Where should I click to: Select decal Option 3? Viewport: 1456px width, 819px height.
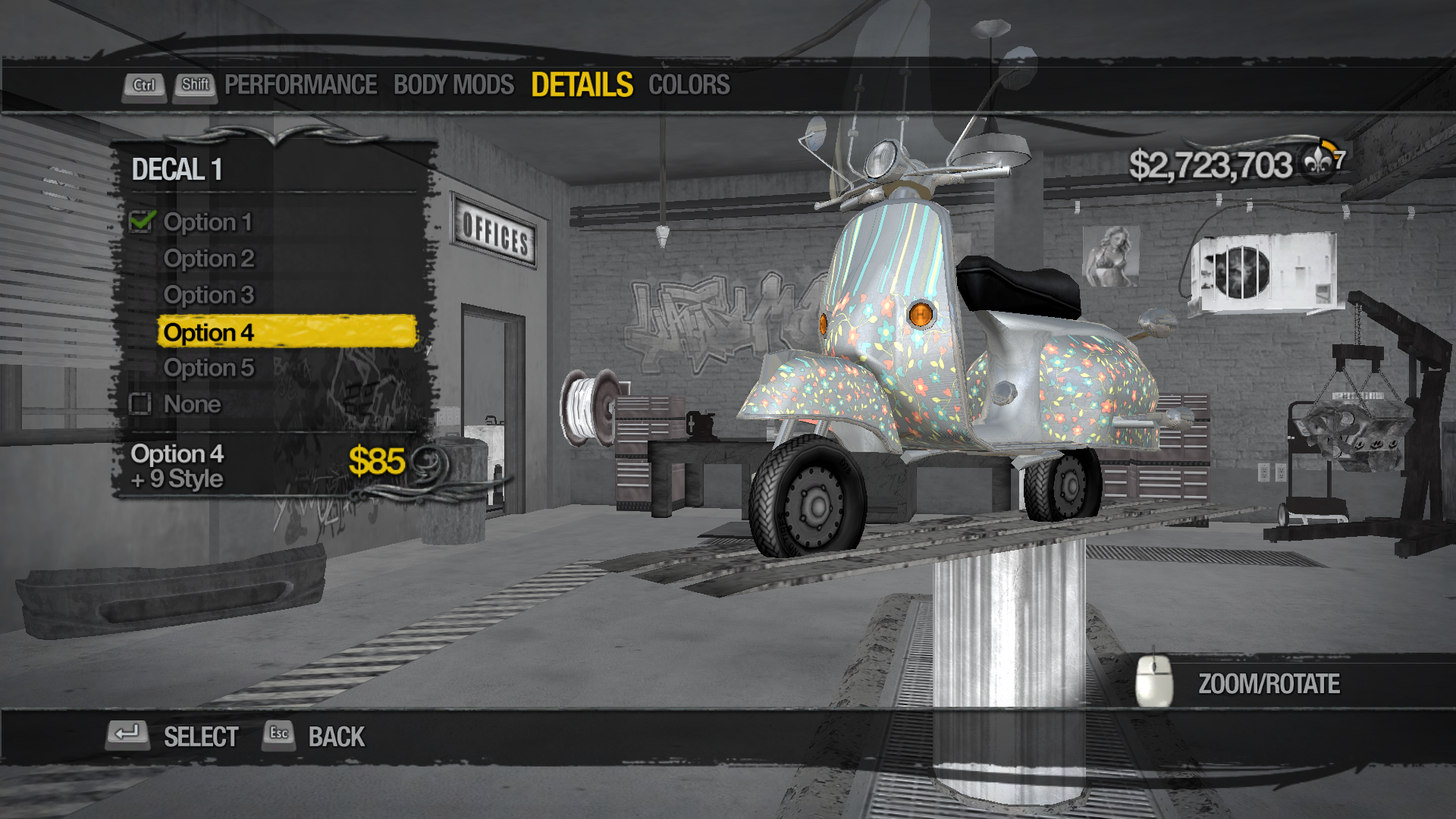tap(209, 295)
